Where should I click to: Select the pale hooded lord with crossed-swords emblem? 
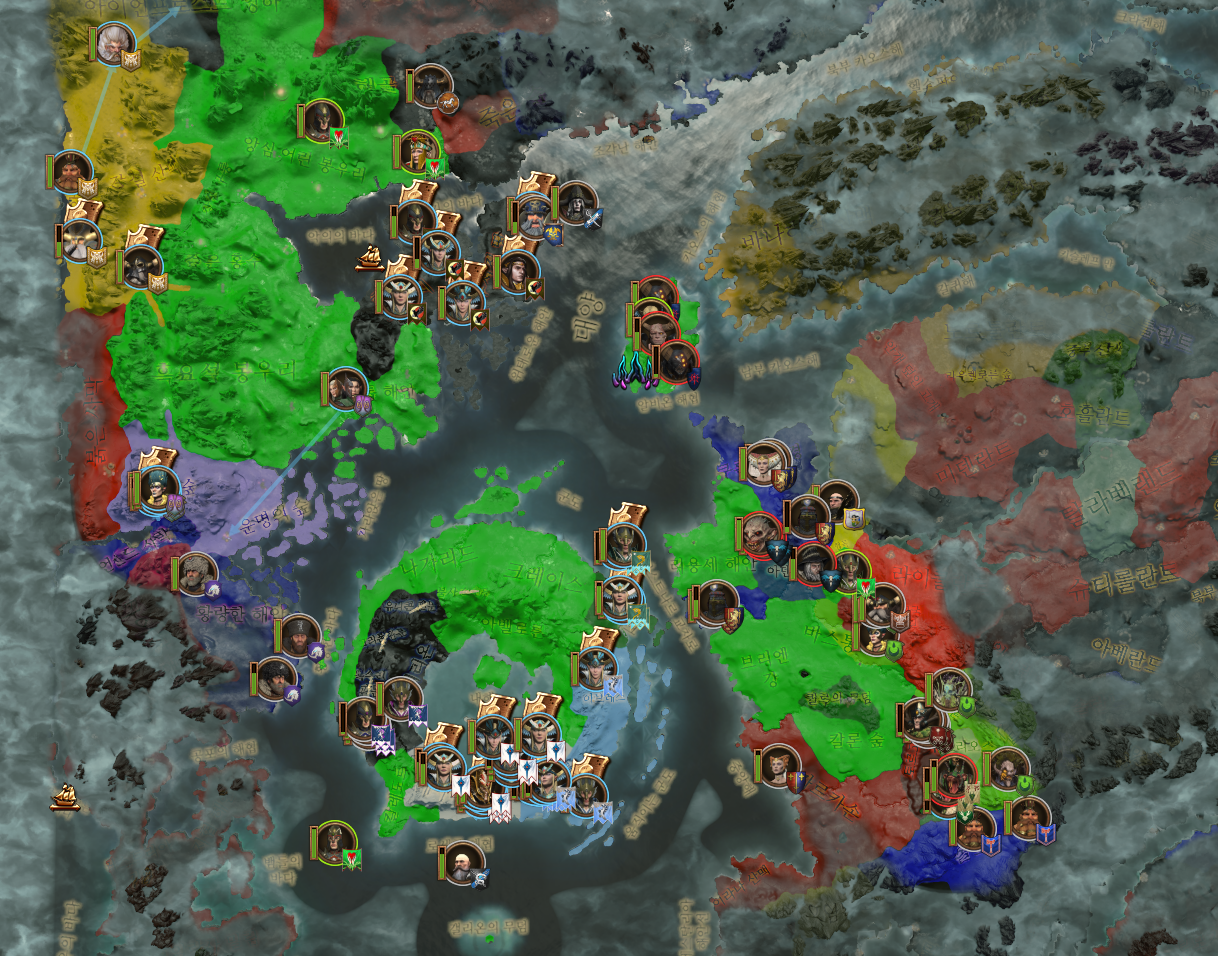point(576,203)
